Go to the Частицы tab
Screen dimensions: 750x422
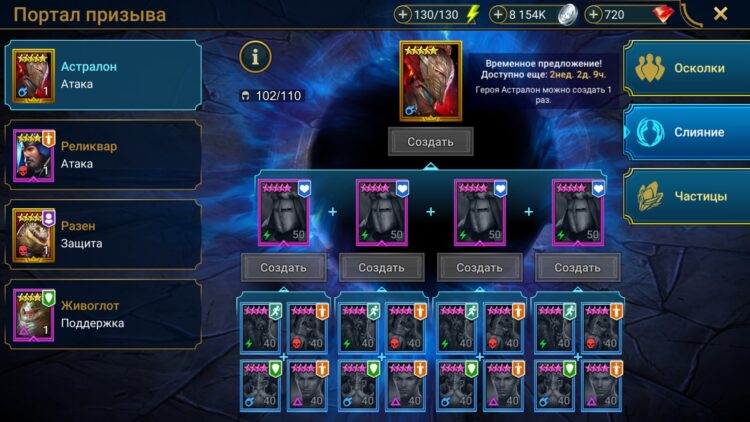[687, 195]
